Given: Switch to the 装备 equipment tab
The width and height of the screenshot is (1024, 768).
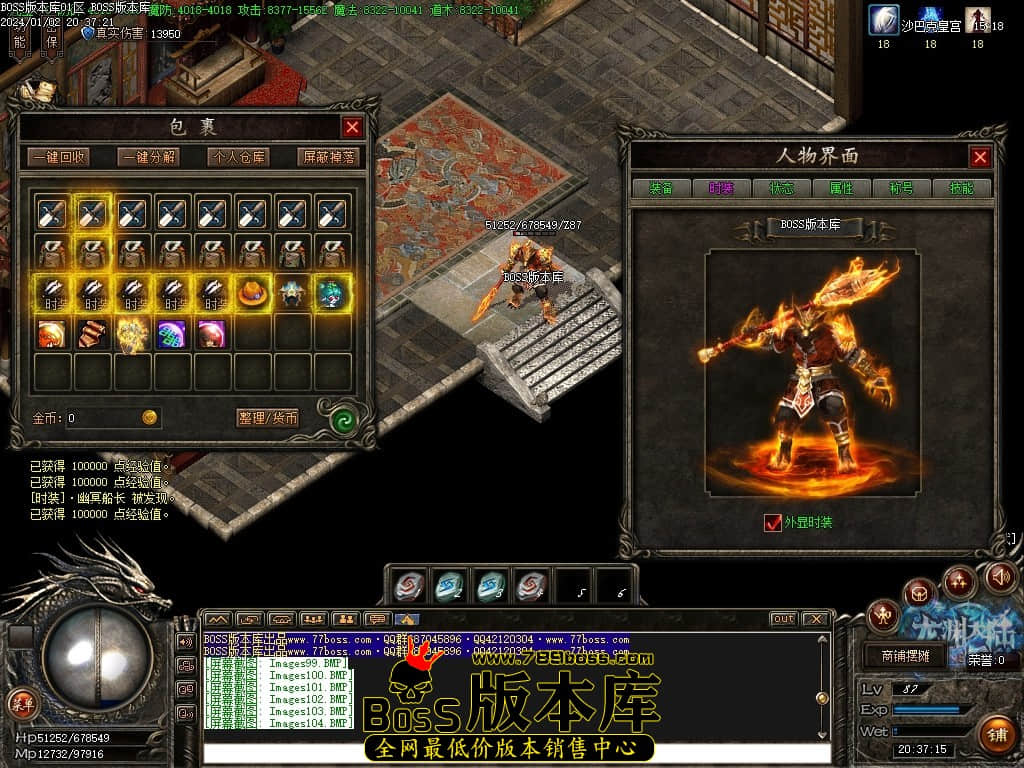Looking at the screenshot, I should coord(661,188).
